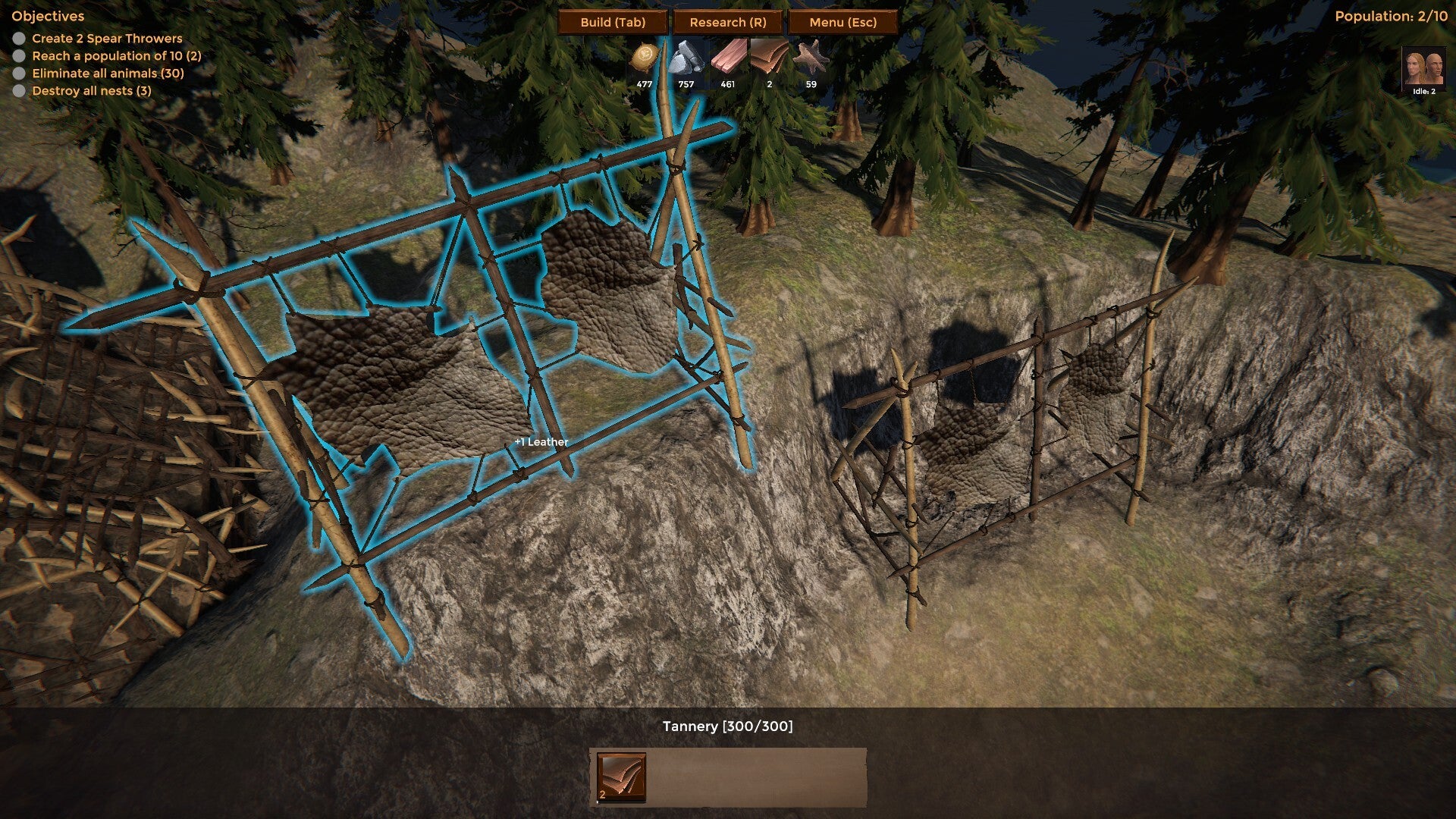Select the idle villagers portrait
This screenshot has width=1456, height=819.
point(1423,70)
